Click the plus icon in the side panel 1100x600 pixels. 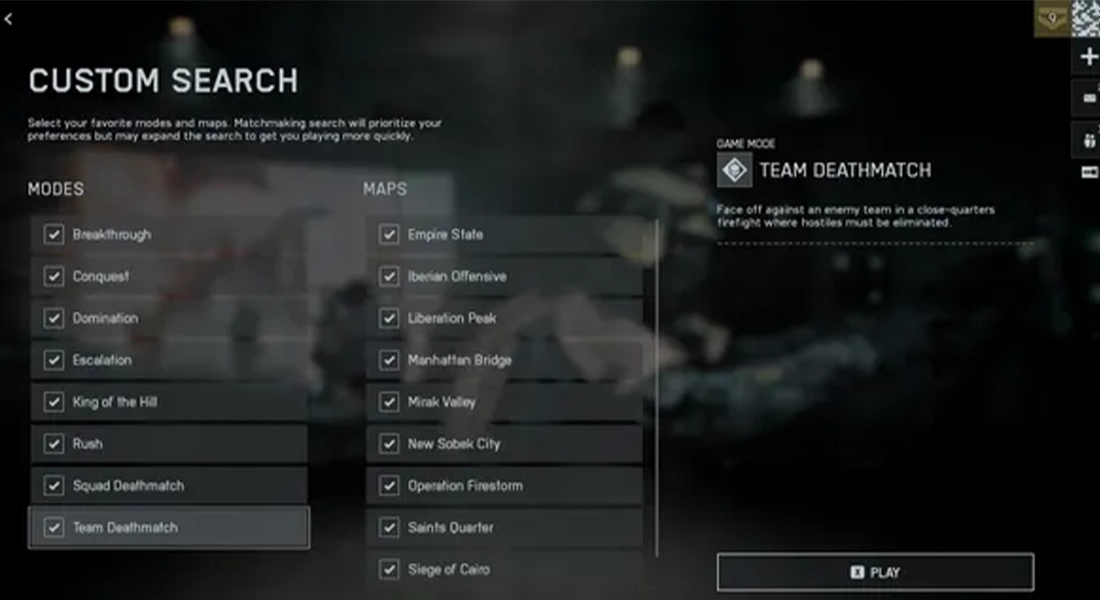point(1089,58)
